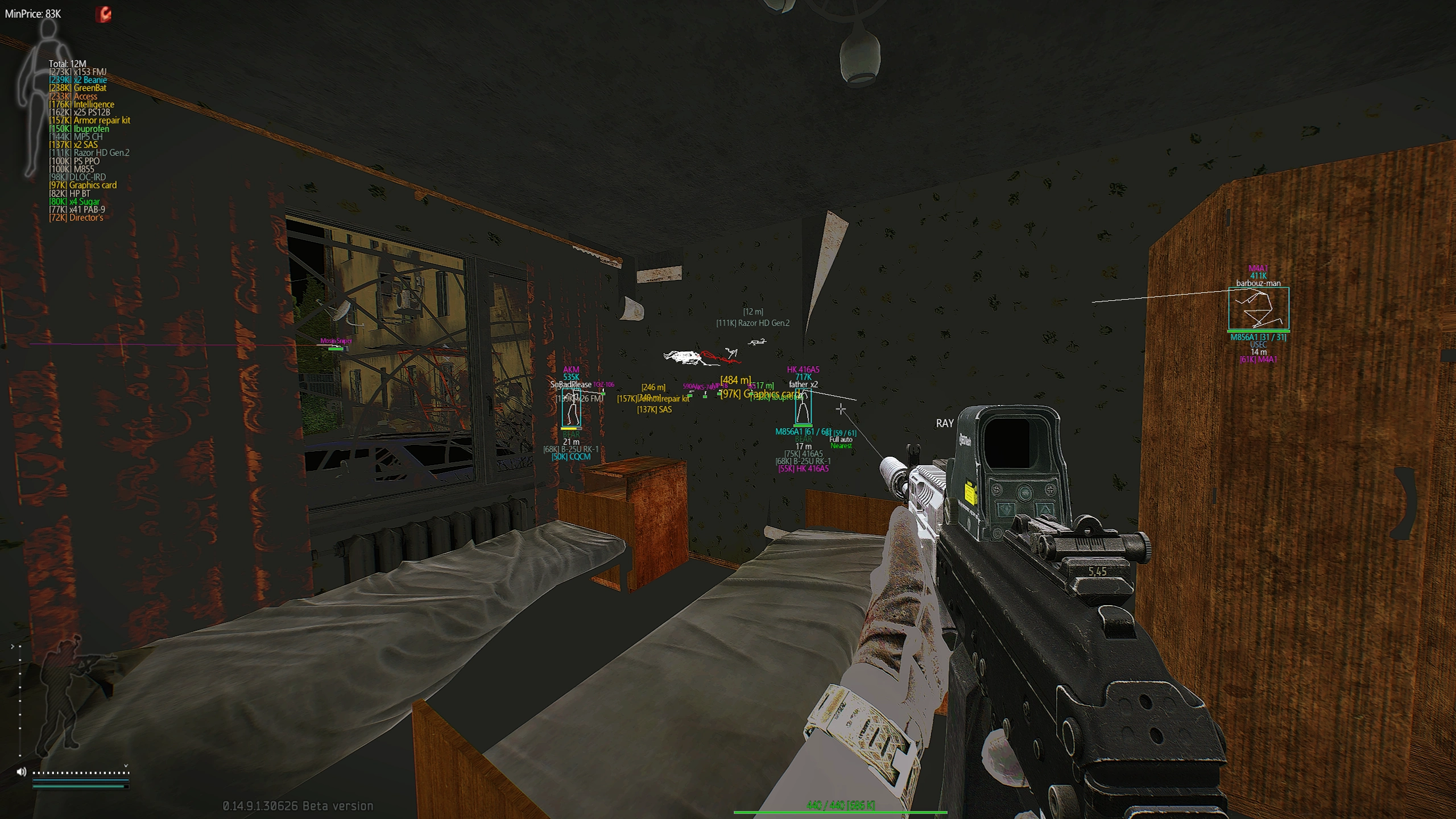Click the speaker noise-level icon
The height and width of the screenshot is (819, 1456).
tap(22, 772)
